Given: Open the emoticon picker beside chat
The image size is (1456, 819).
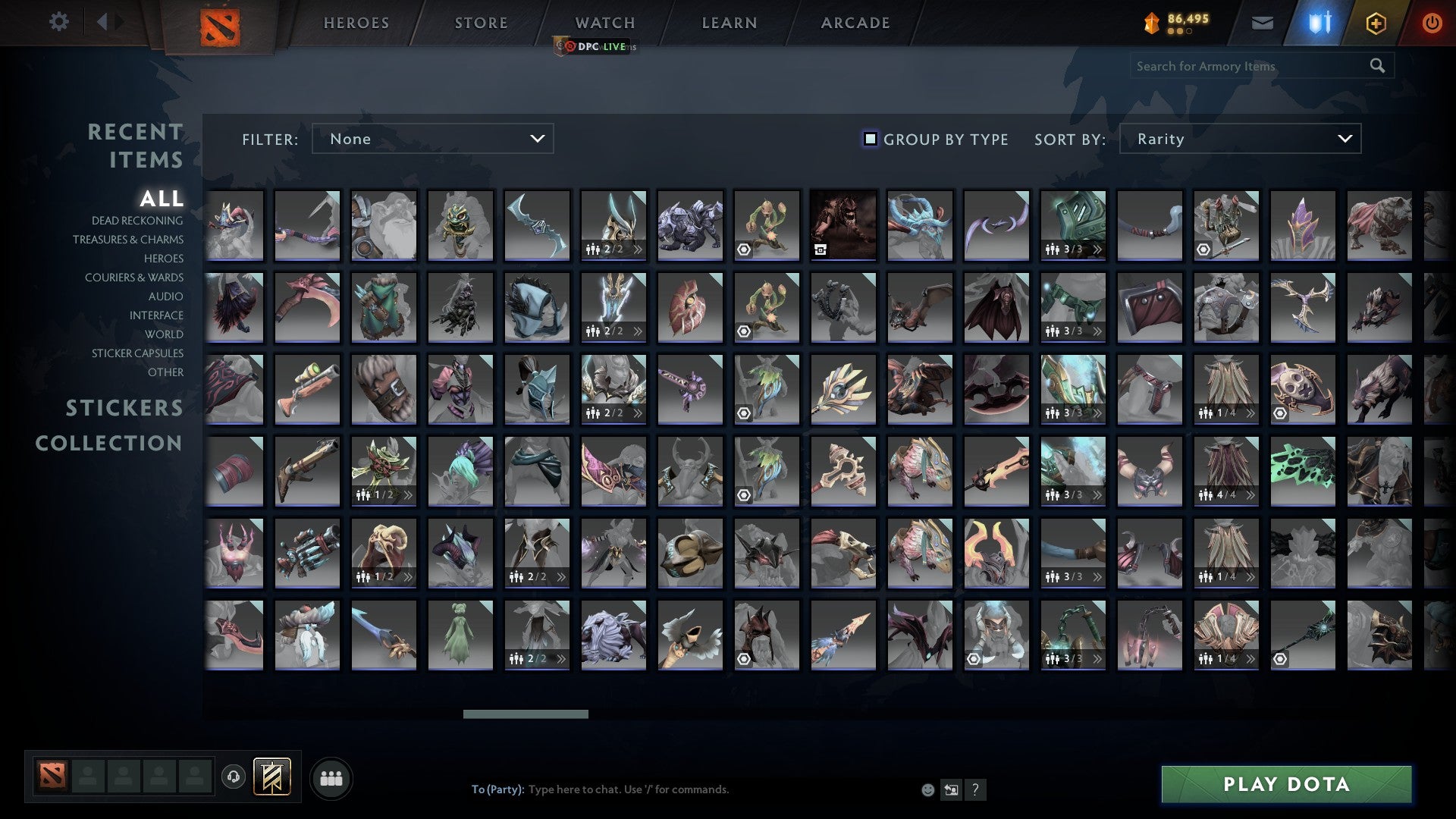Looking at the screenshot, I should [x=927, y=789].
